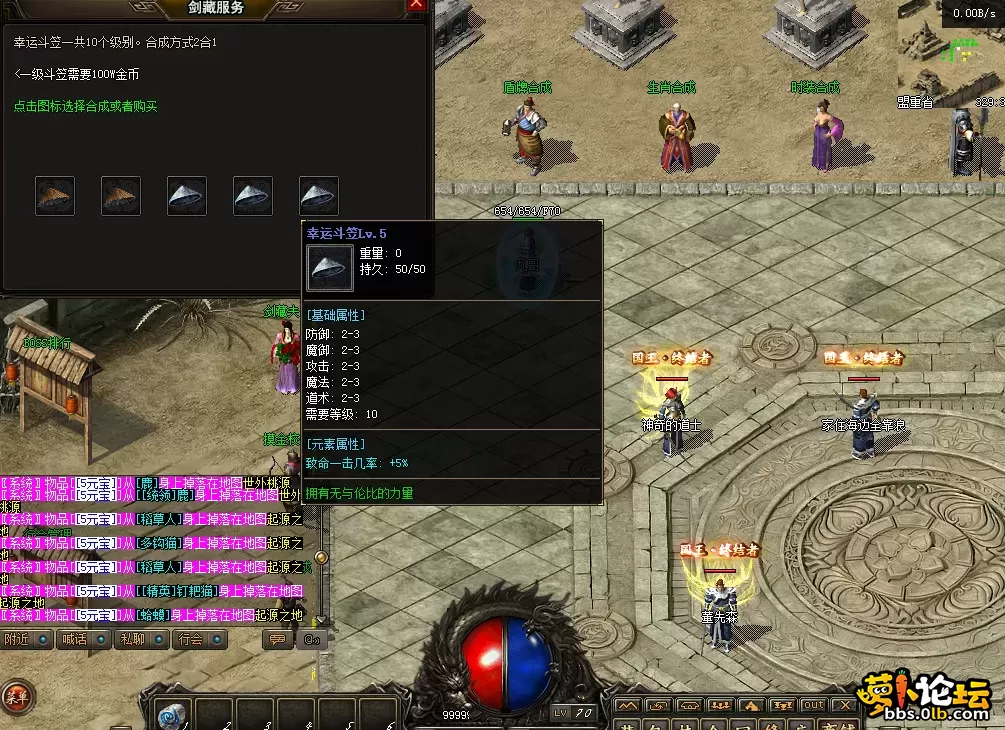Click the chat log scroll-down arrow
This screenshot has width=1005, height=730.
(x=321, y=620)
